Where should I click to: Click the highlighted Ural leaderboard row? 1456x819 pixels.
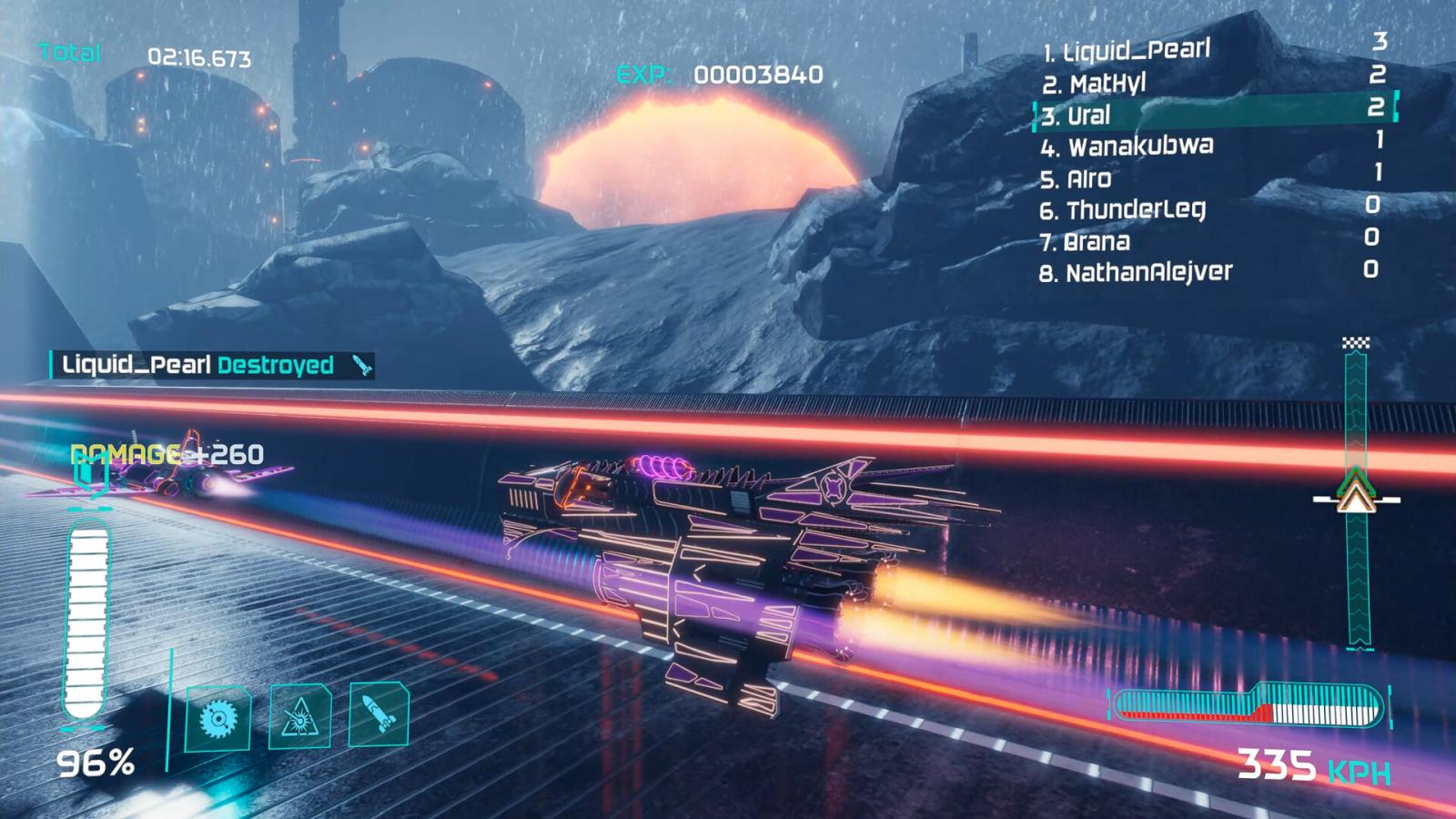click(1213, 113)
